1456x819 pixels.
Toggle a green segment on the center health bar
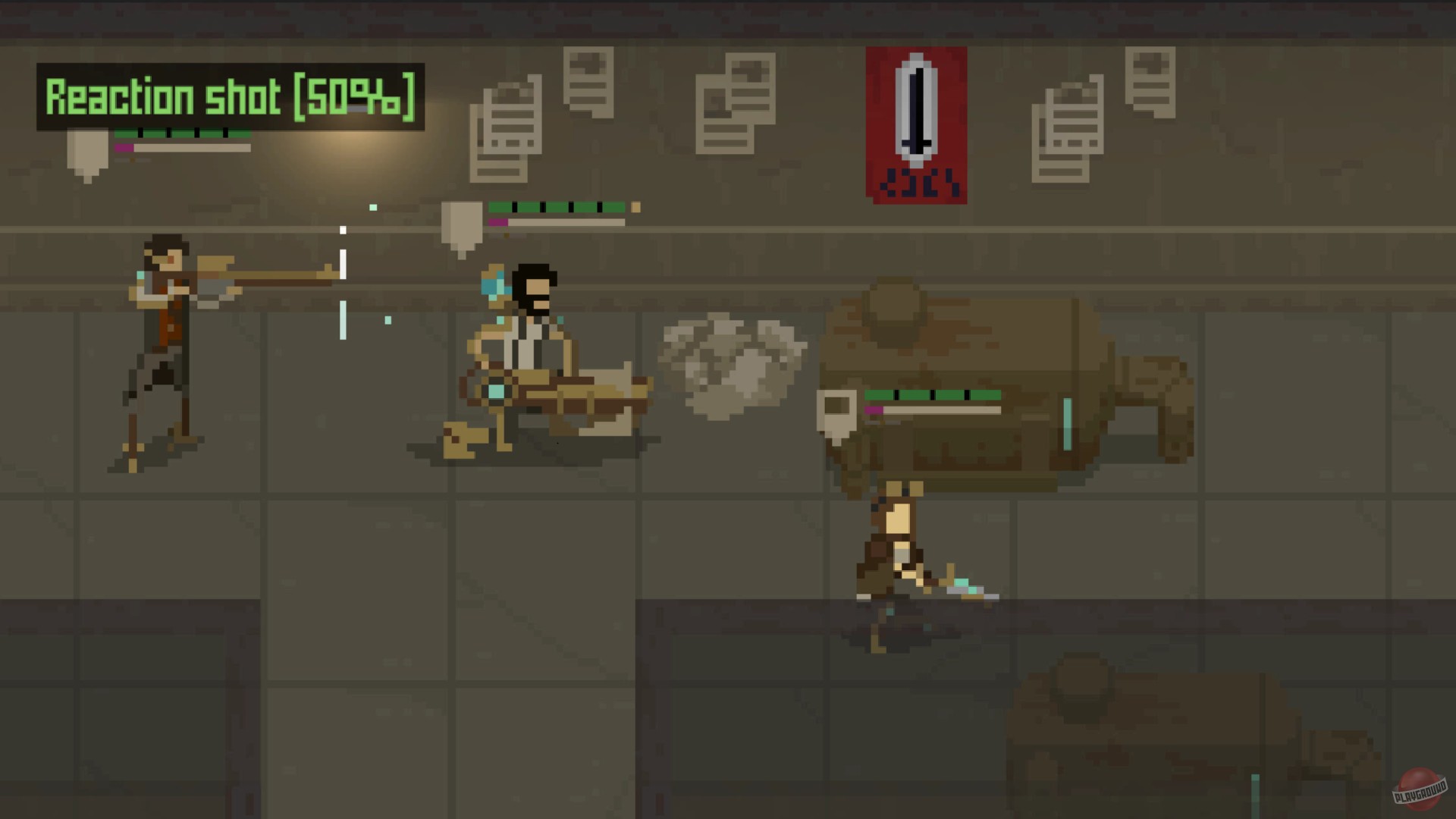point(531,205)
